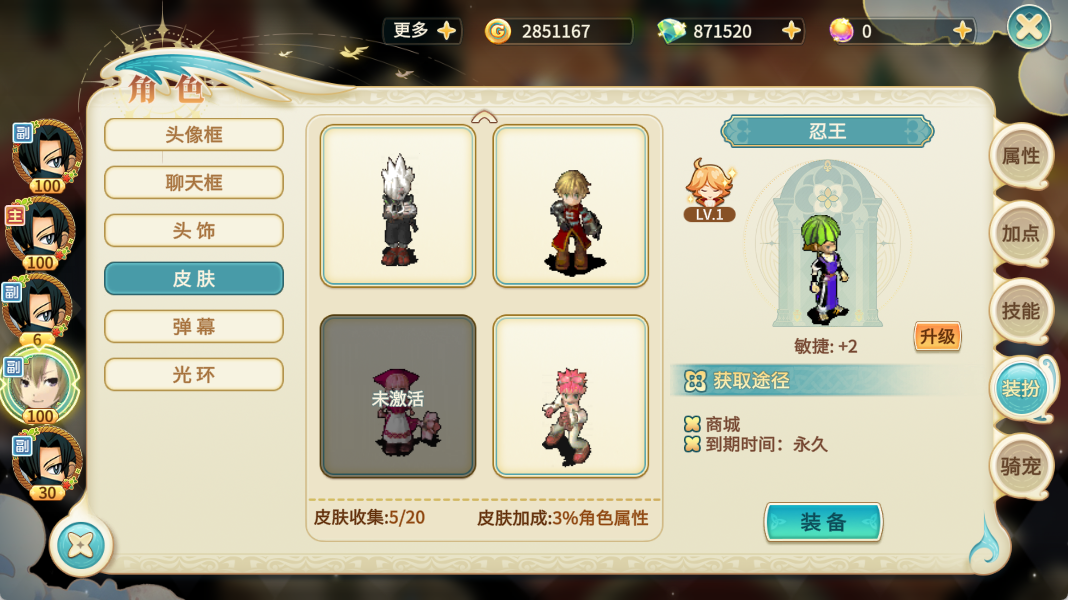1068x600 pixels.
Task: Open the 属性 attributes tab
Action: pos(1021,156)
